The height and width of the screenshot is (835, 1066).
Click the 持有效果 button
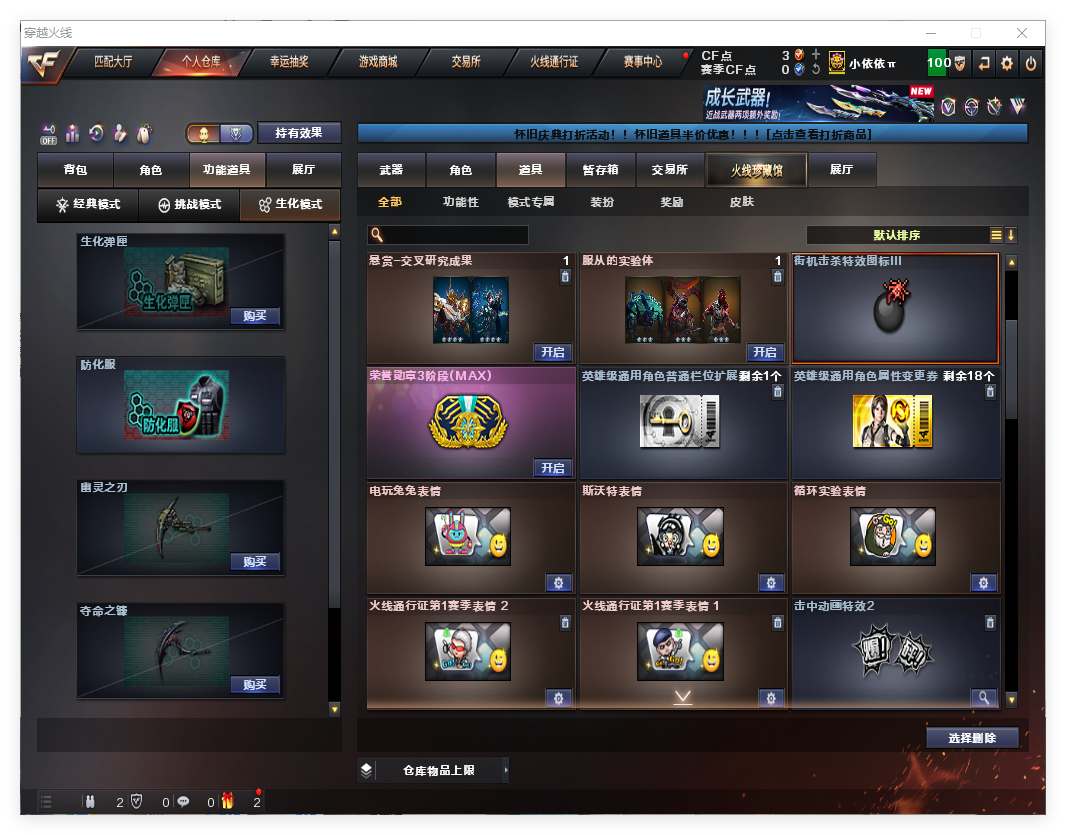[x=299, y=133]
